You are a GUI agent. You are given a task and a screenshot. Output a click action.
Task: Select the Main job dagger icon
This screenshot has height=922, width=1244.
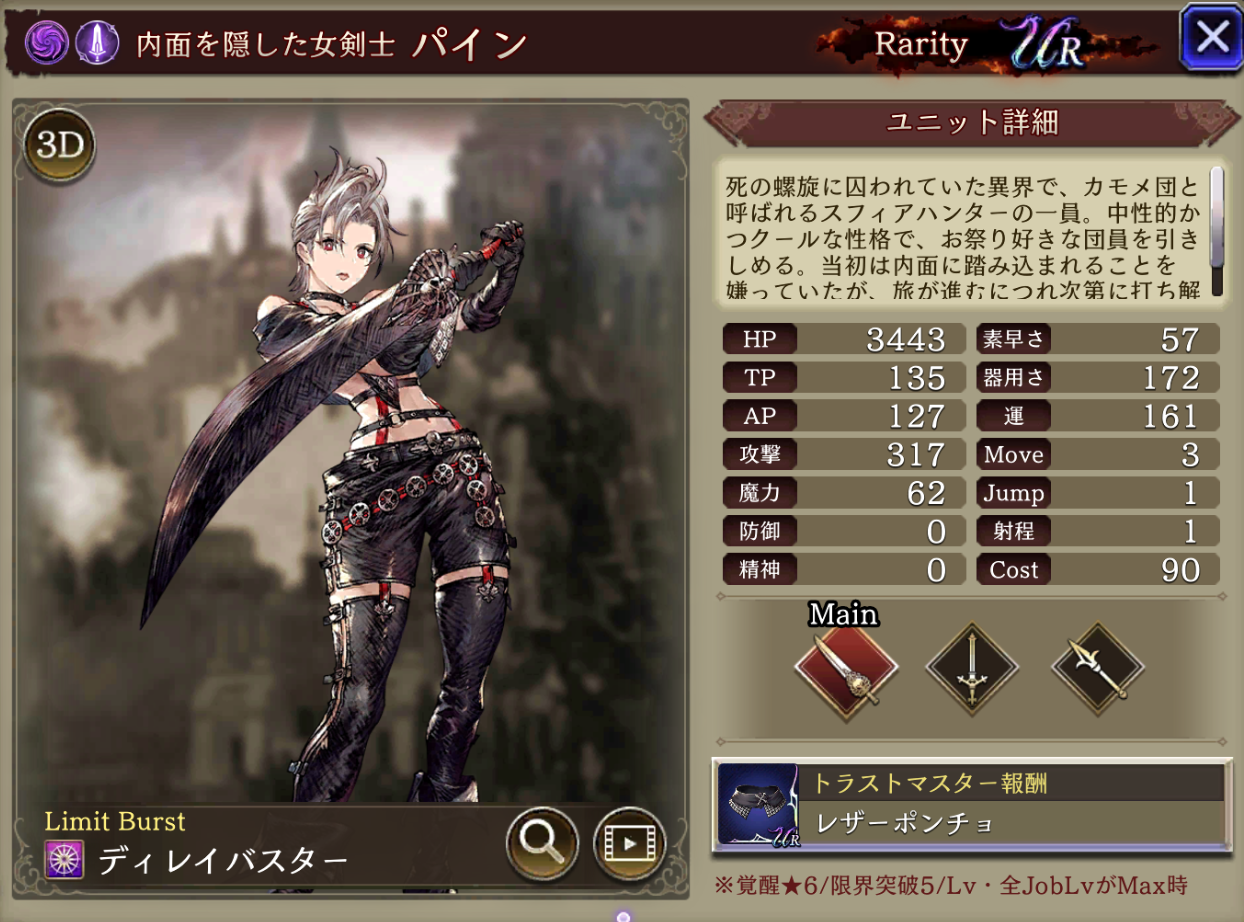tap(846, 669)
